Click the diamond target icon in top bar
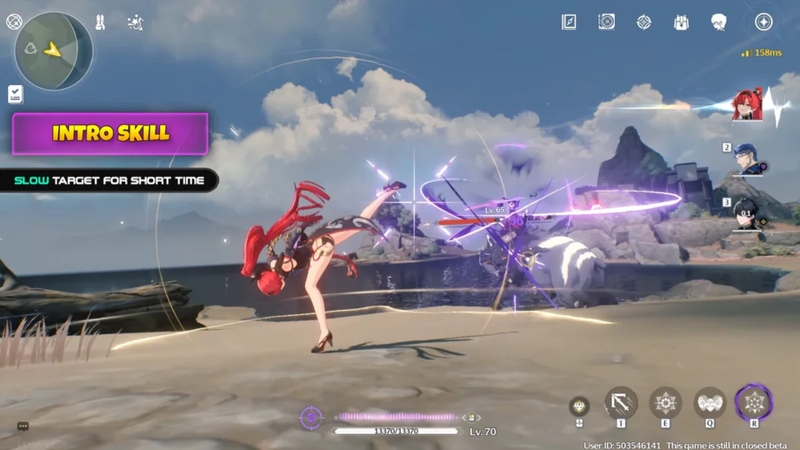 point(643,21)
